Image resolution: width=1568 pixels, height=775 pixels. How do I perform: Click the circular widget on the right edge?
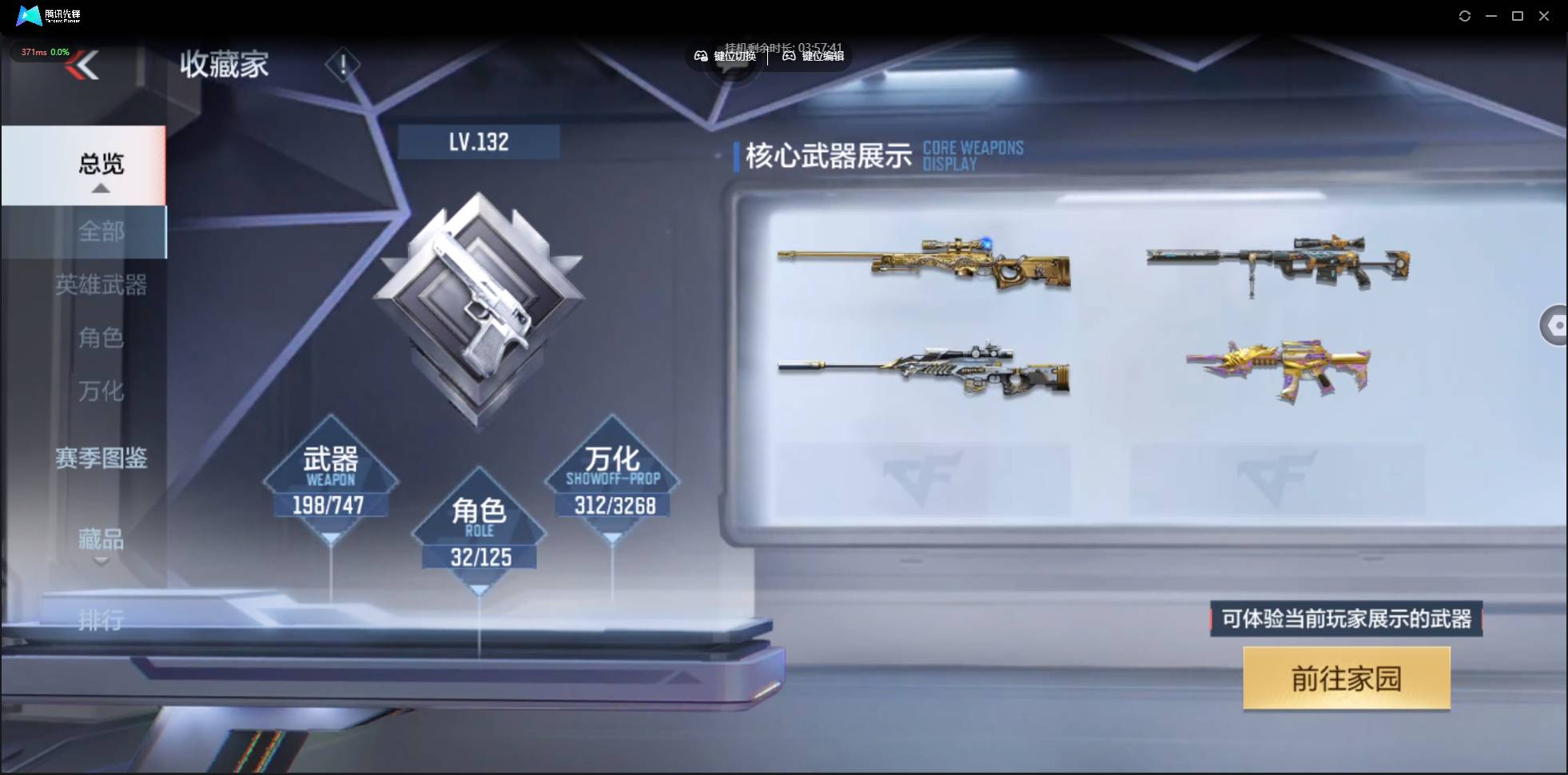click(1555, 325)
